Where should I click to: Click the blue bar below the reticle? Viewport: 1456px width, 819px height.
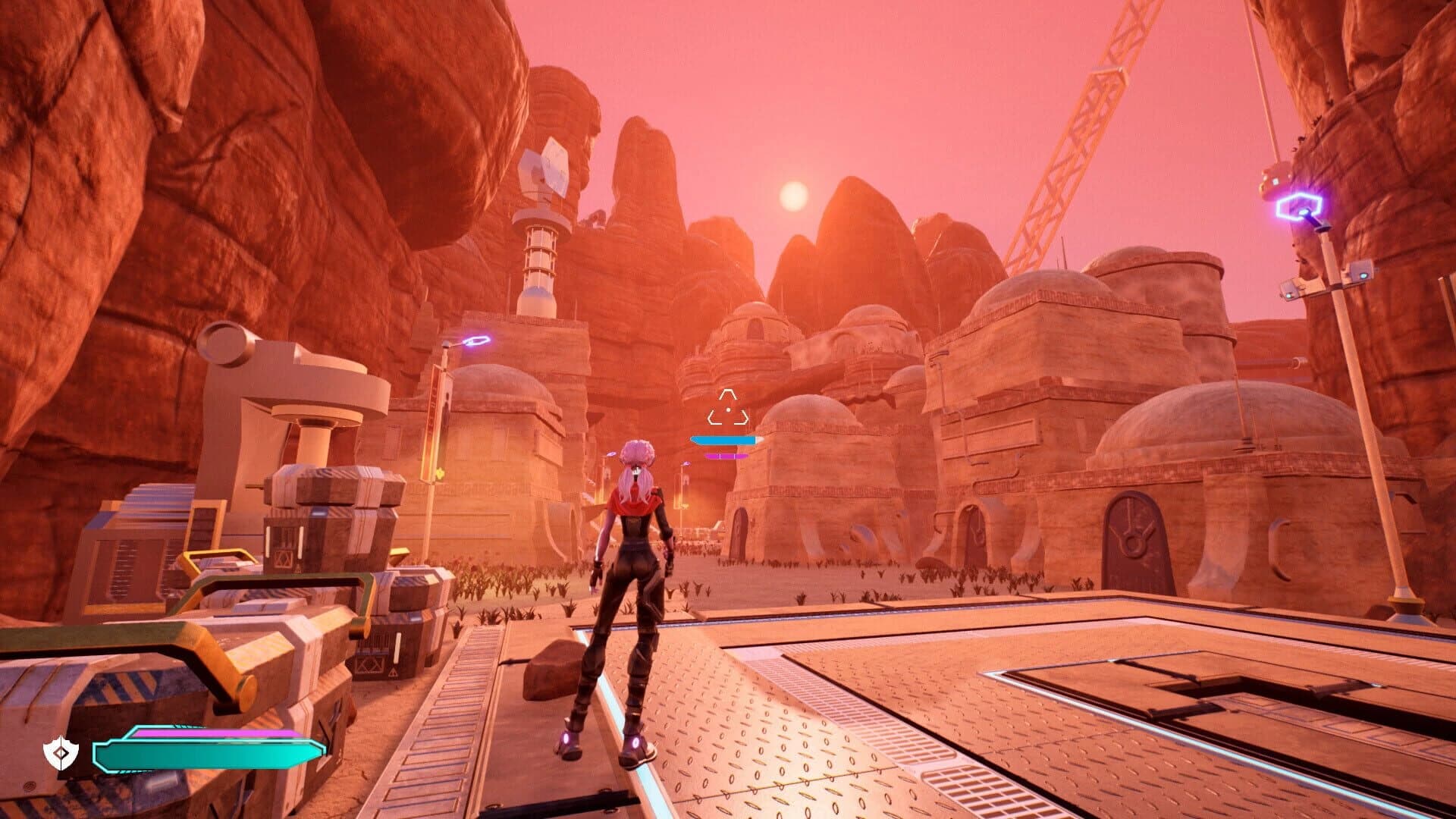point(724,441)
